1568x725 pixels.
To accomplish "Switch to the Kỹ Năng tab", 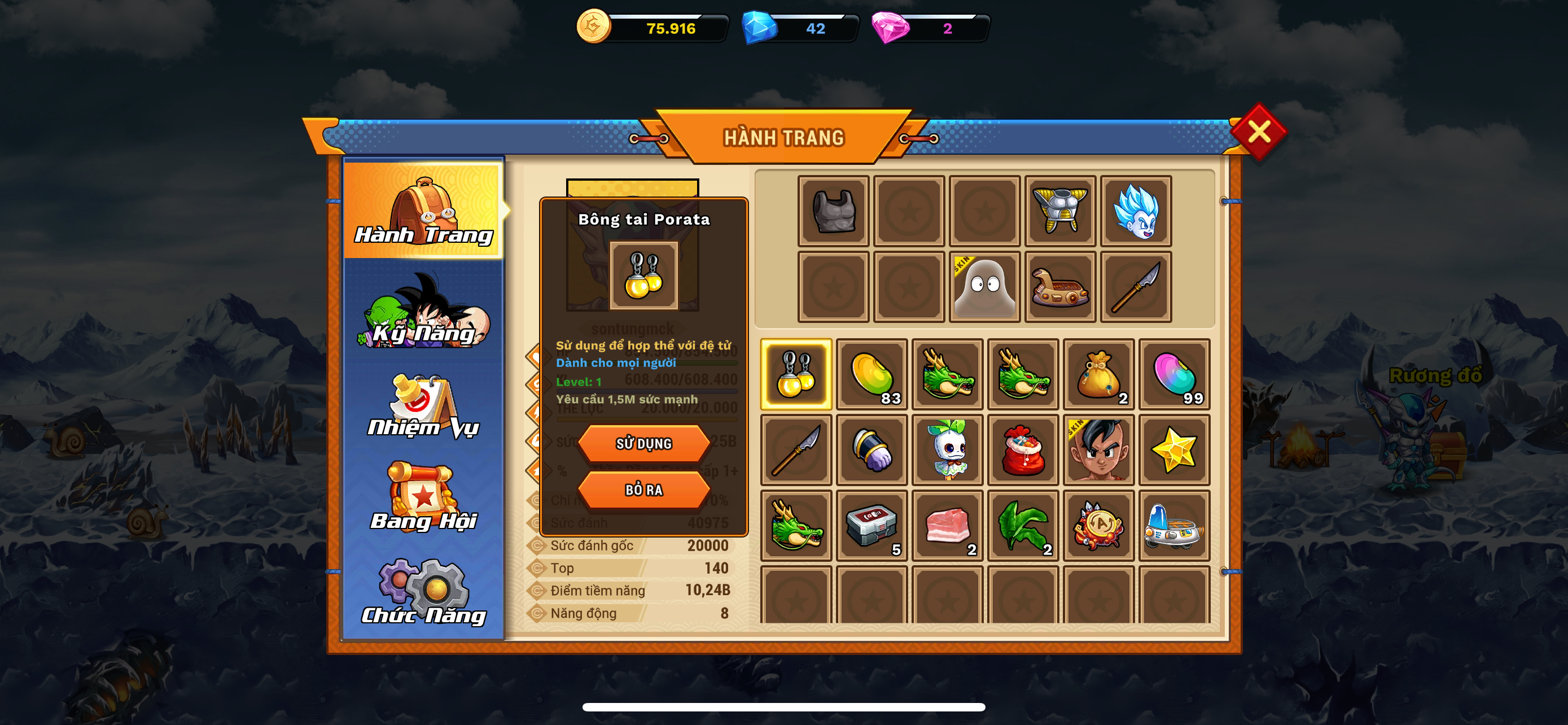I will [424, 312].
